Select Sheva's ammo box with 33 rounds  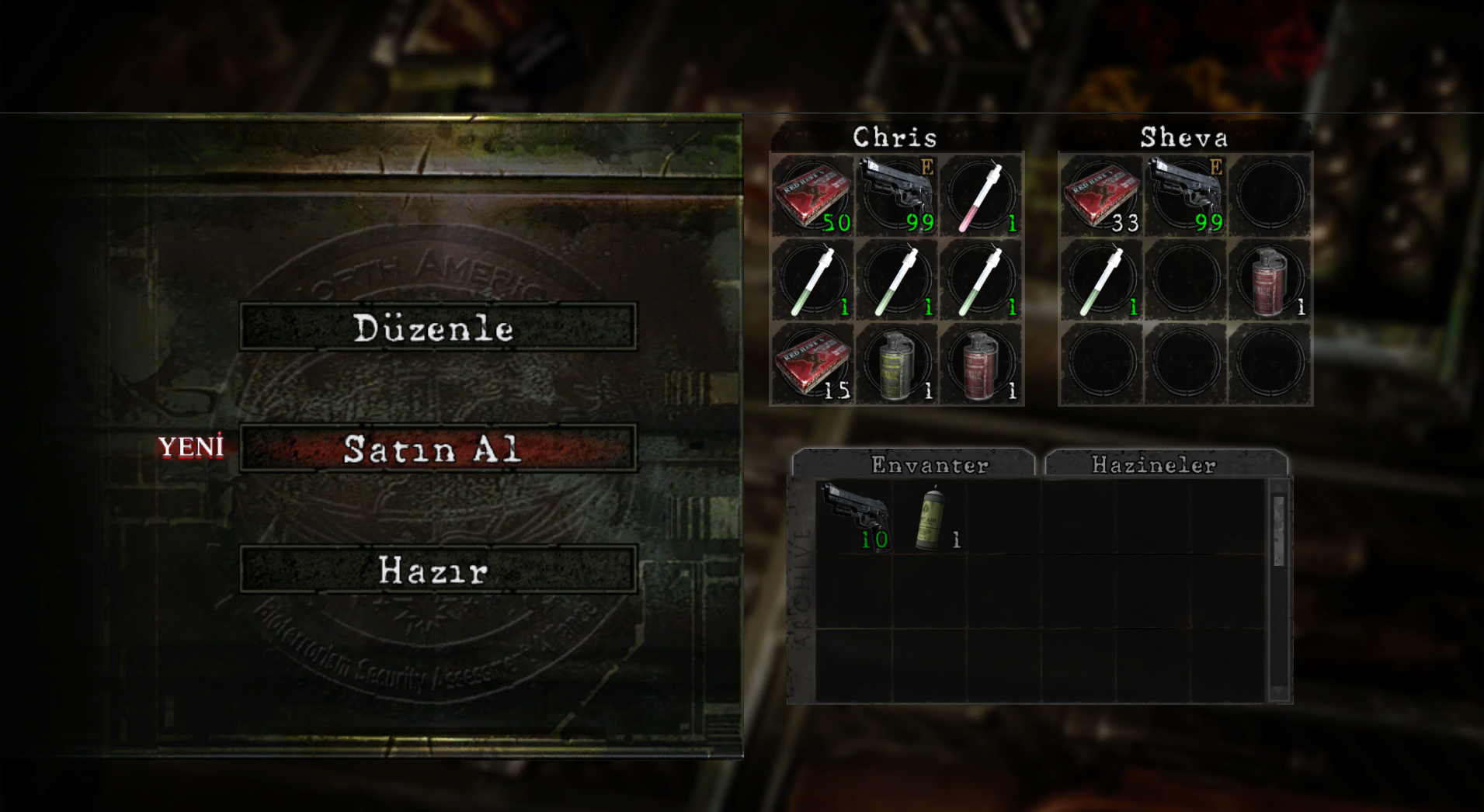coord(1102,195)
